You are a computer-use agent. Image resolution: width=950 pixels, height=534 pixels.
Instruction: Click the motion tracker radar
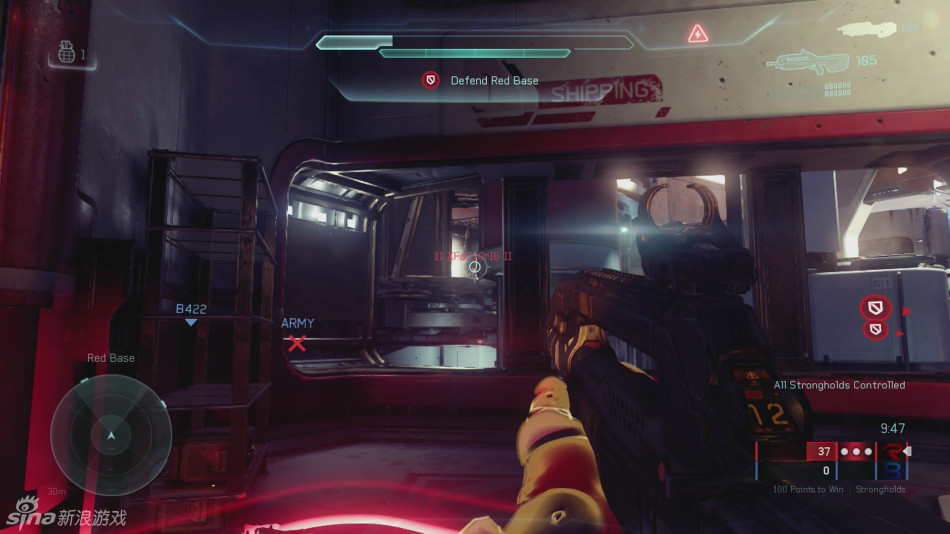[x=111, y=434]
